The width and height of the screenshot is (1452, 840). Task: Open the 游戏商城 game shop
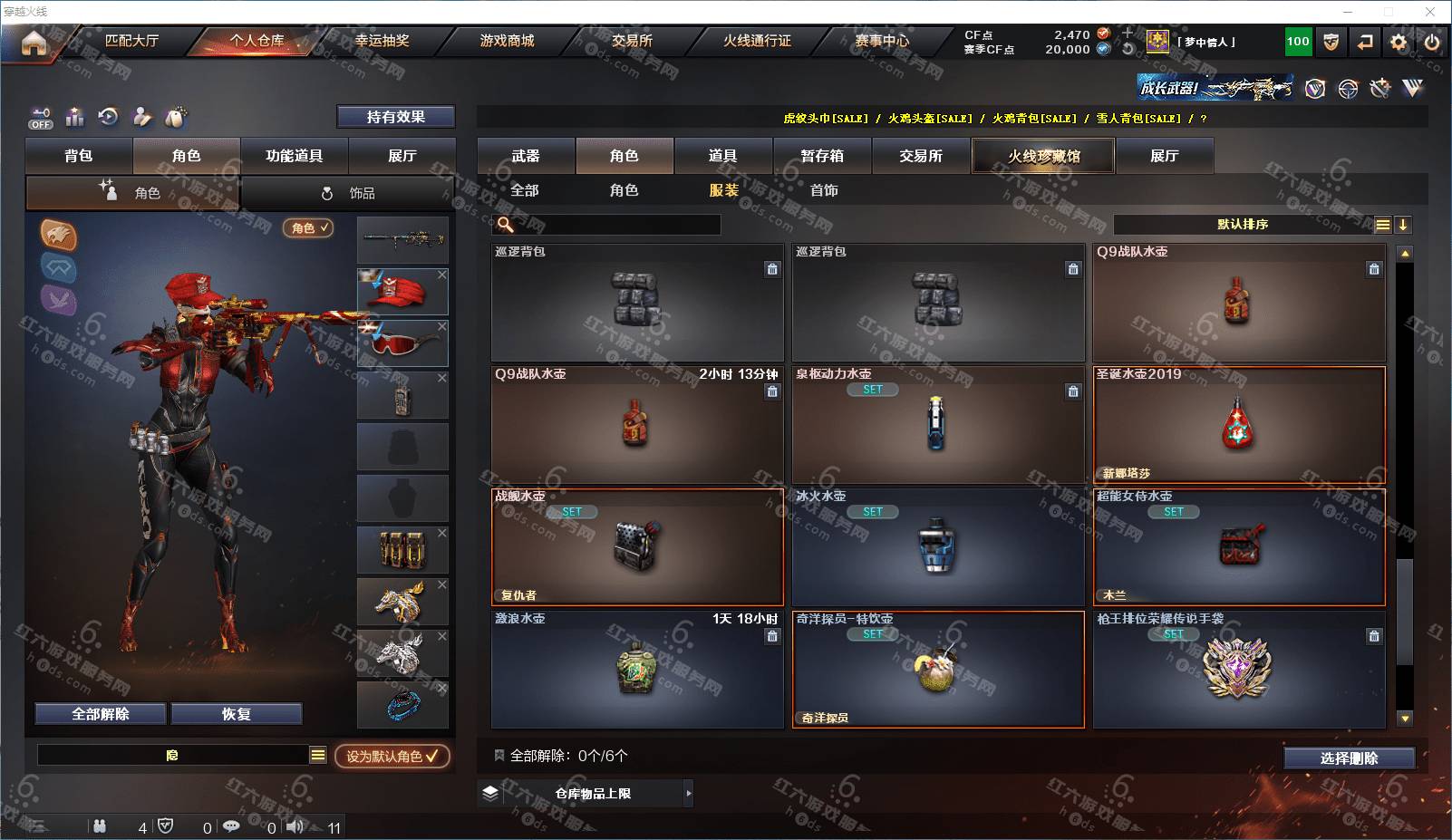coord(507,41)
